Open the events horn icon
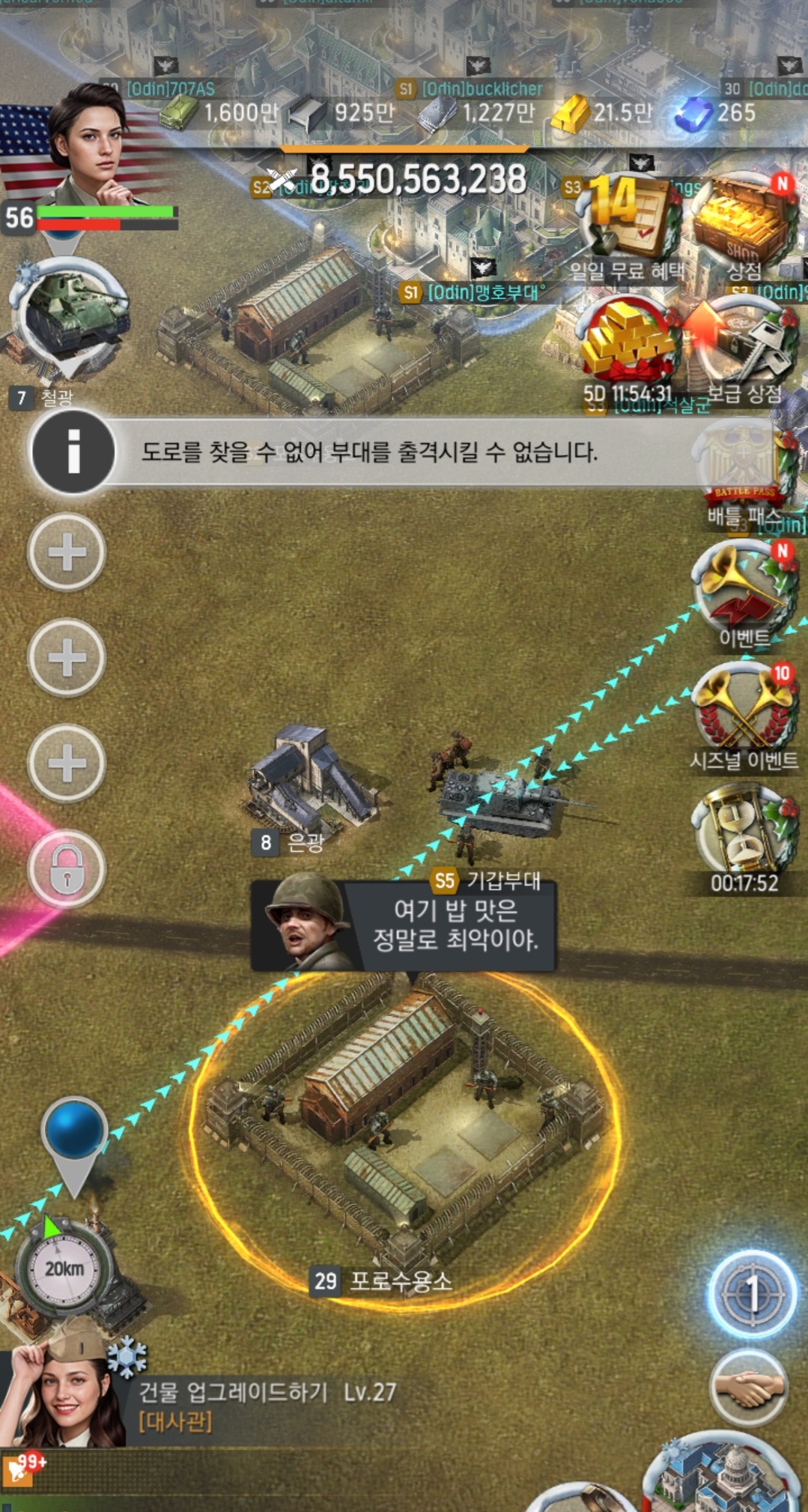808x1512 pixels. (743, 592)
